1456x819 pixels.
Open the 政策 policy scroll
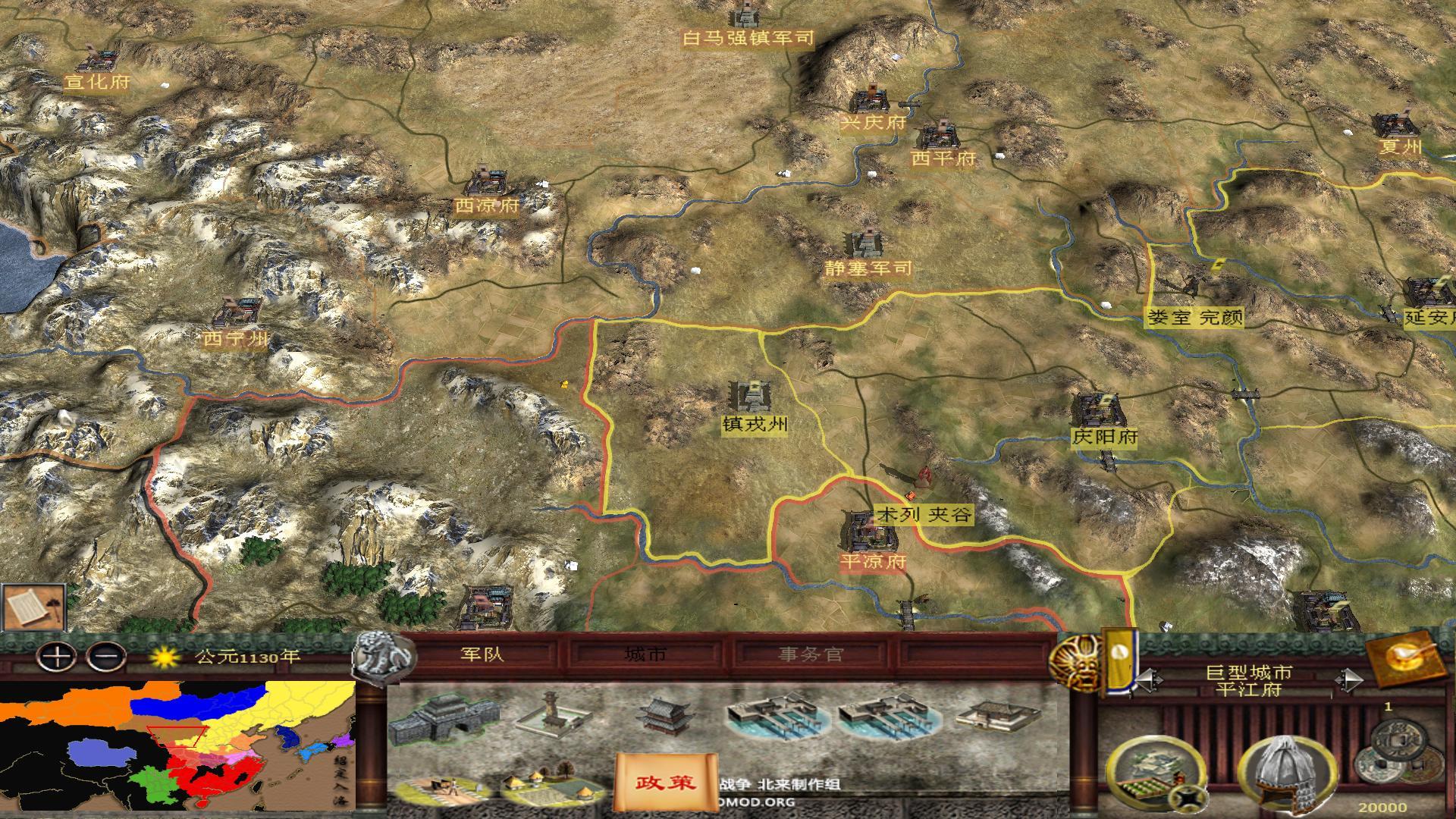click(x=666, y=781)
